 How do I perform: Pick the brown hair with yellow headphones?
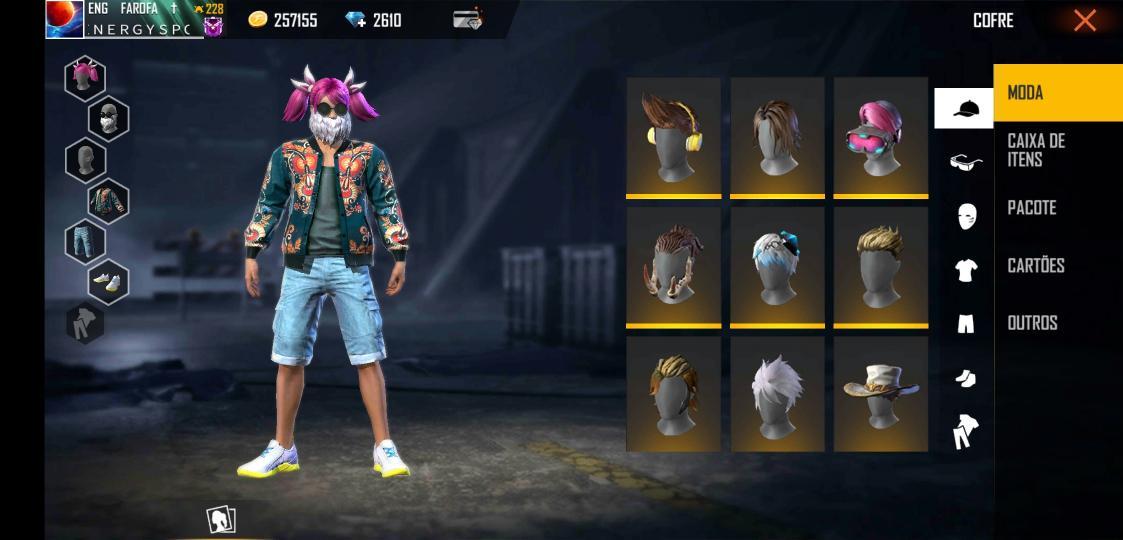point(673,136)
